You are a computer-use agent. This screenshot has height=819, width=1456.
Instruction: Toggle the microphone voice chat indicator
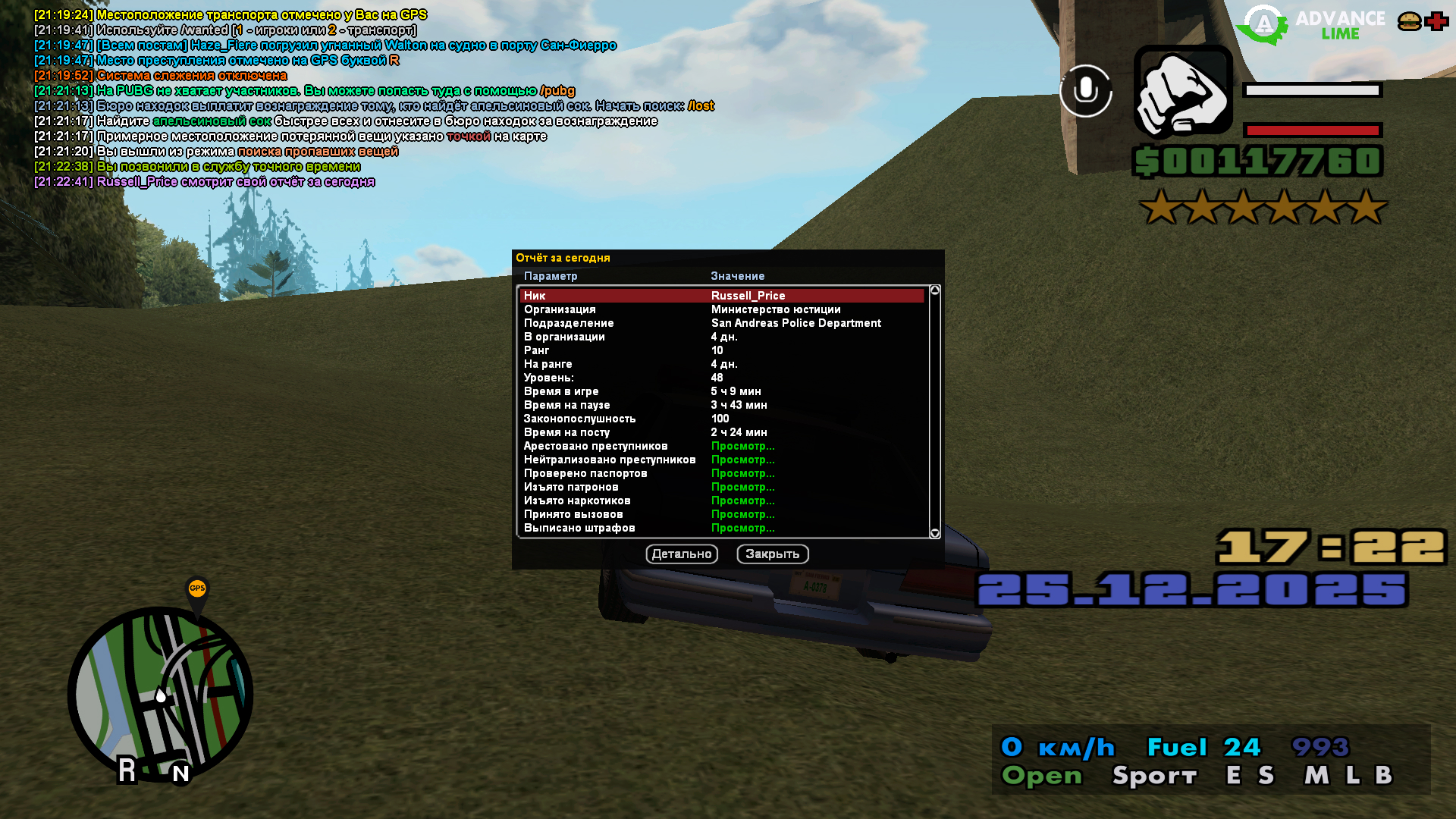[x=1087, y=91]
